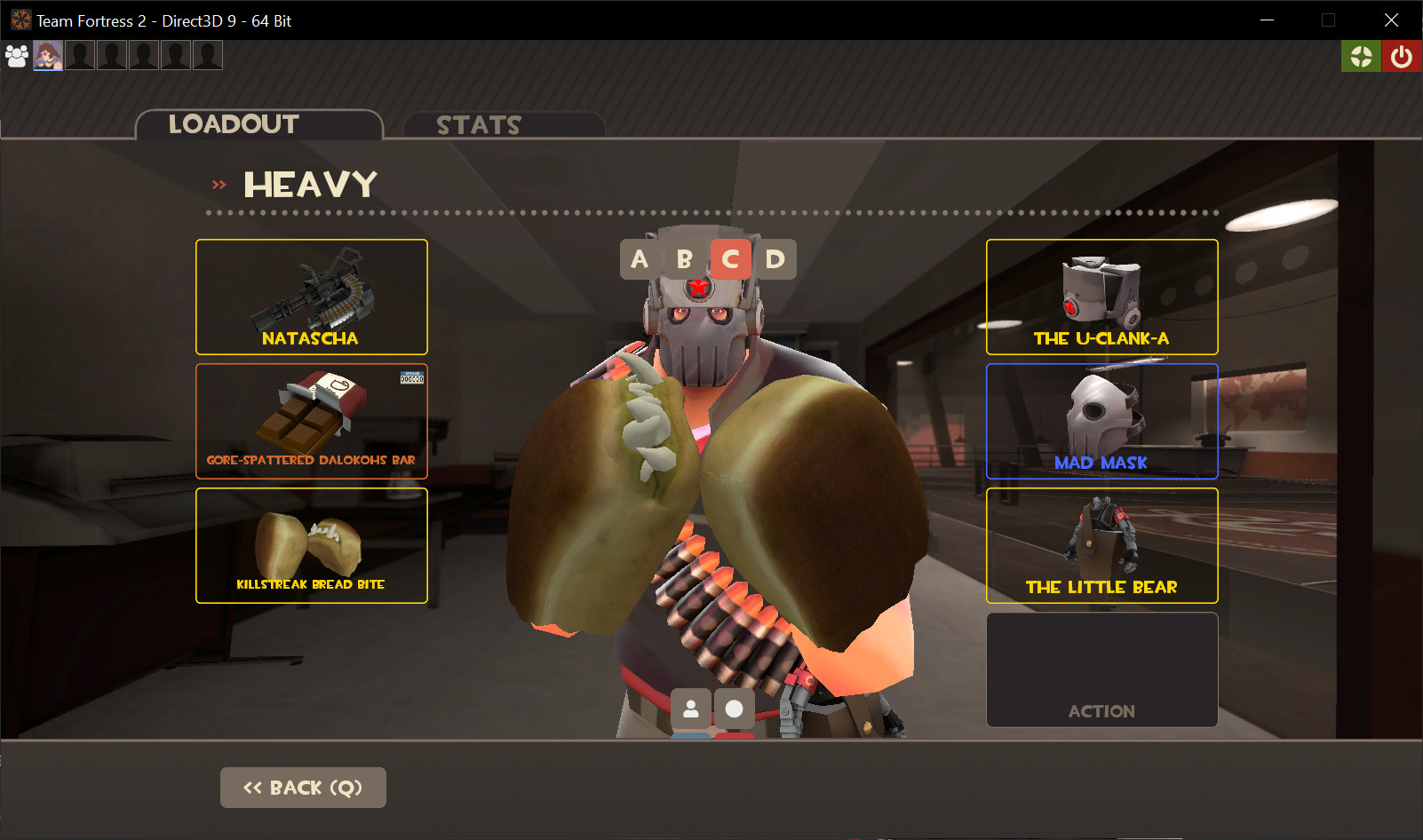This screenshot has width=1423, height=840.
Task: Switch to the STATS tab
Action: pyautogui.click(x=479, y=125)
